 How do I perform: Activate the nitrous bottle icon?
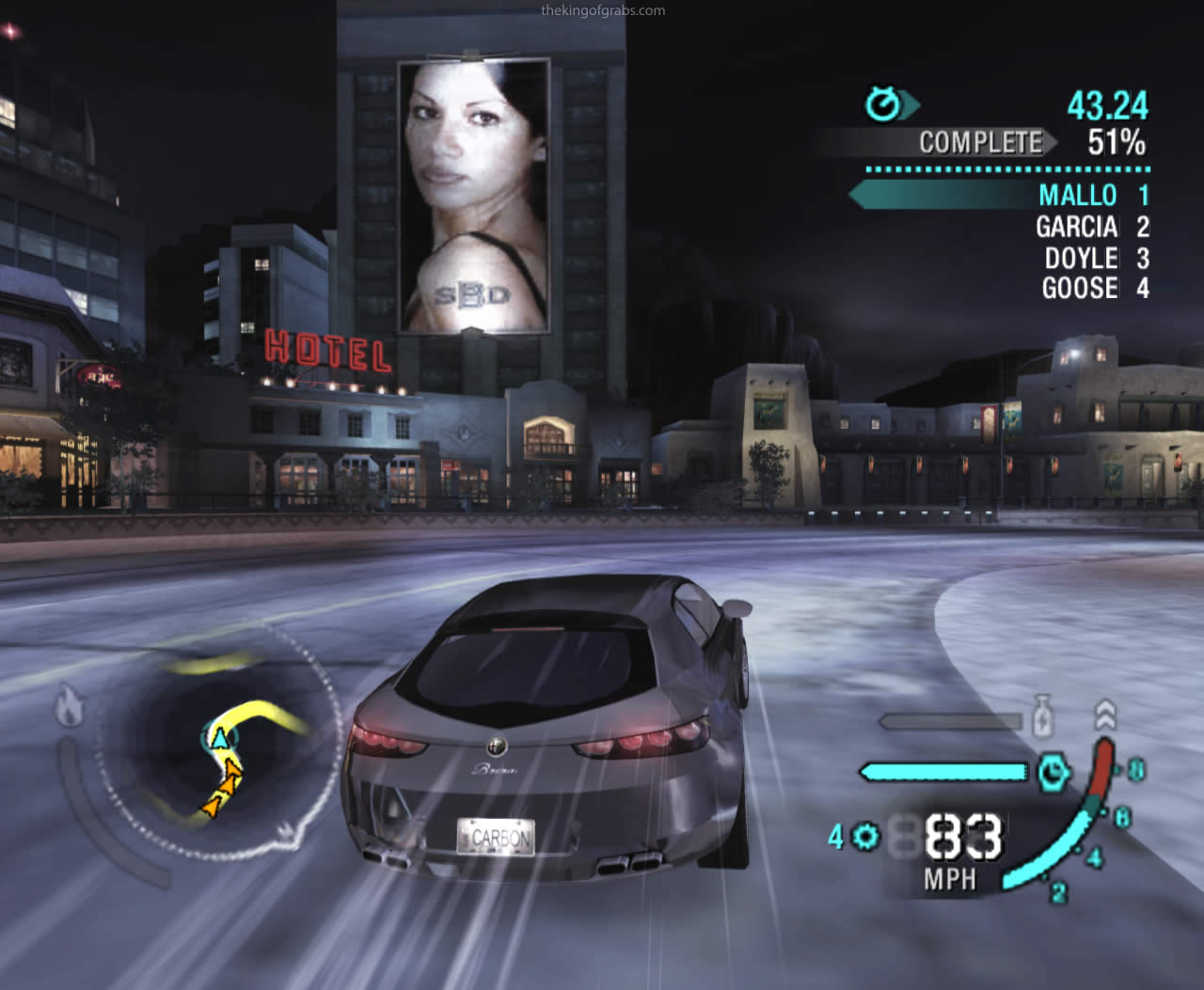1041,716
